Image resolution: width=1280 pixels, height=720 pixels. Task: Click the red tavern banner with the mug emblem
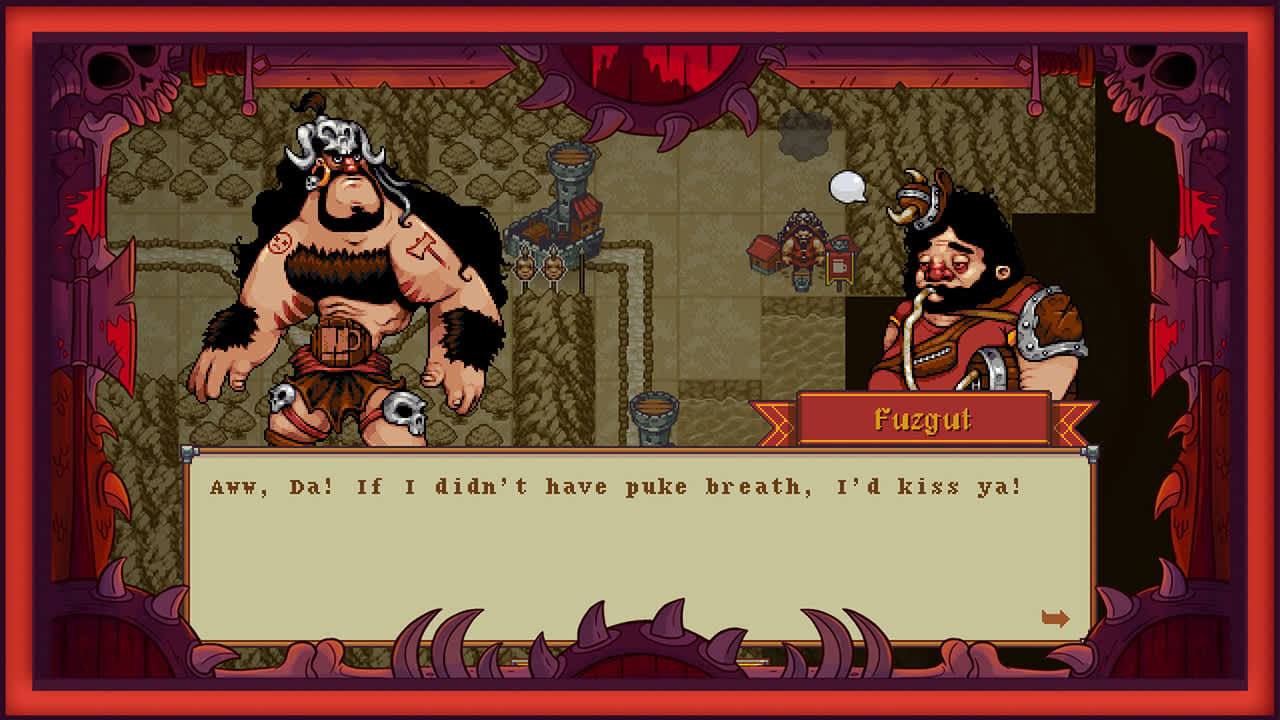point(839,264)
